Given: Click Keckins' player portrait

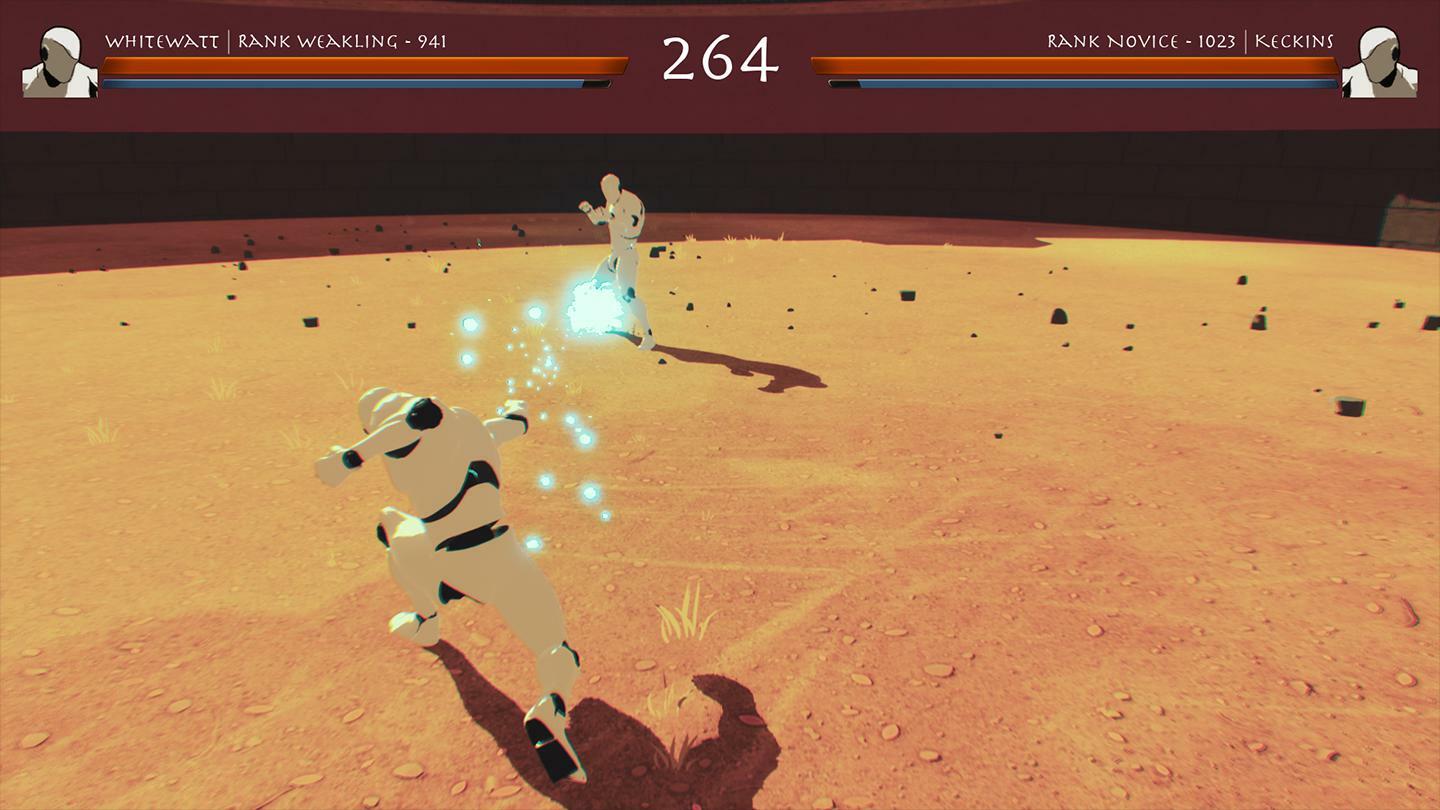Looking at the screenshot, I should (1380, 62).
